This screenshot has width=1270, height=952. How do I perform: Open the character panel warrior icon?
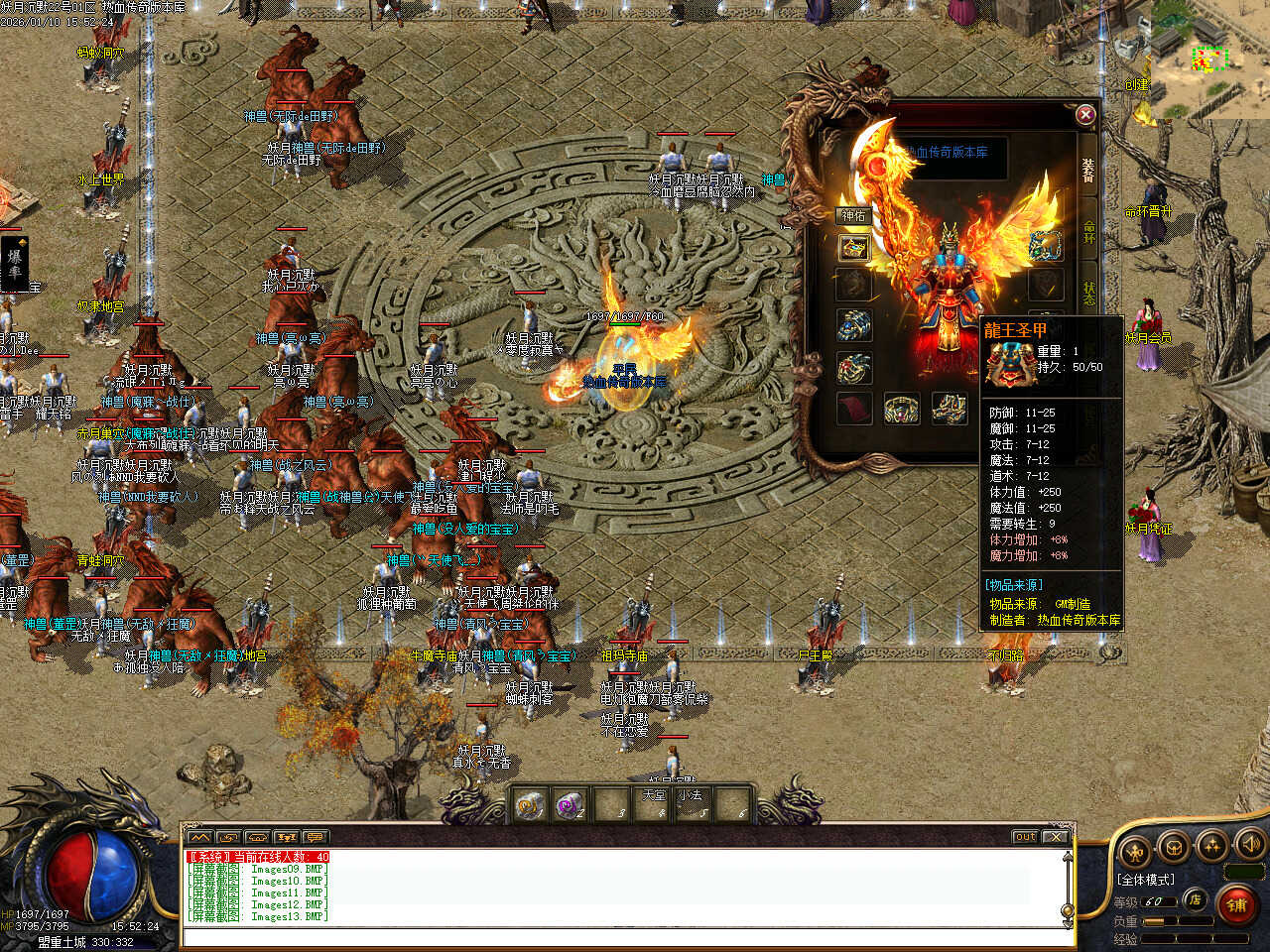[1134, 850]
